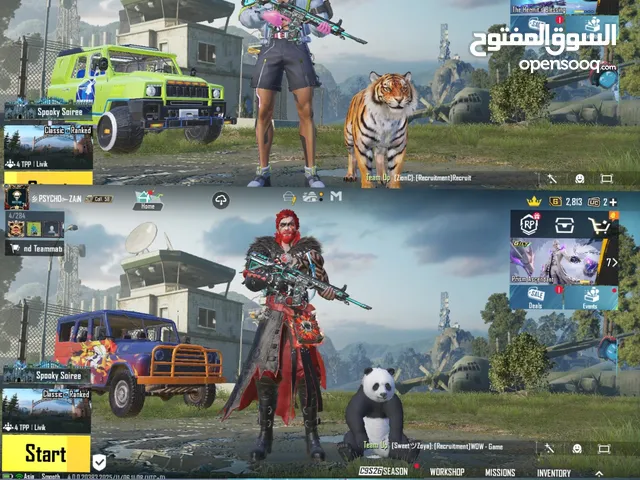Open the PSYCHO-ZAIN player profile avatar

tap(17, 198)
